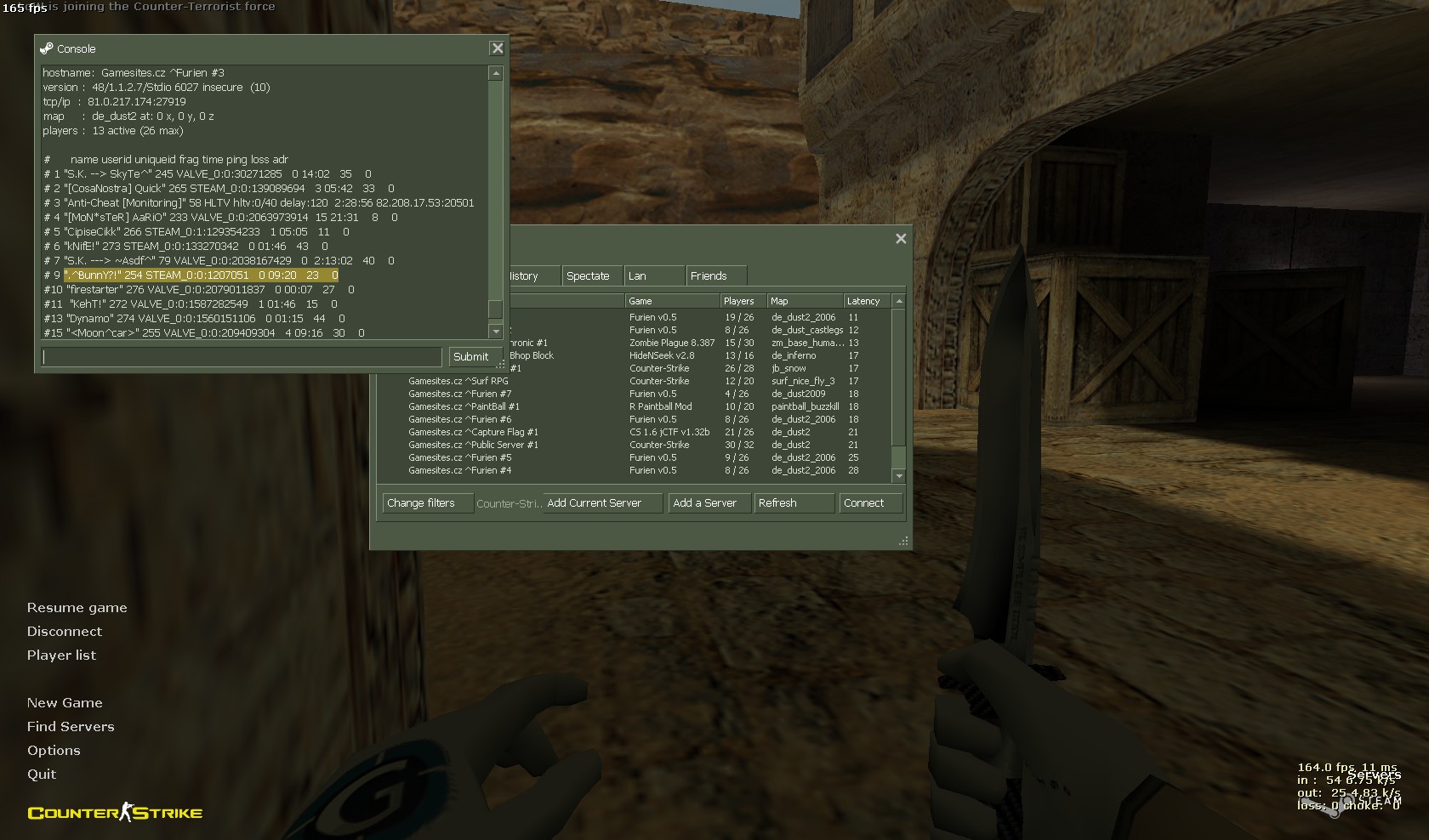Sort servers by Players column
Screen dimensions: 1429x840
click(x=739, y=301)
